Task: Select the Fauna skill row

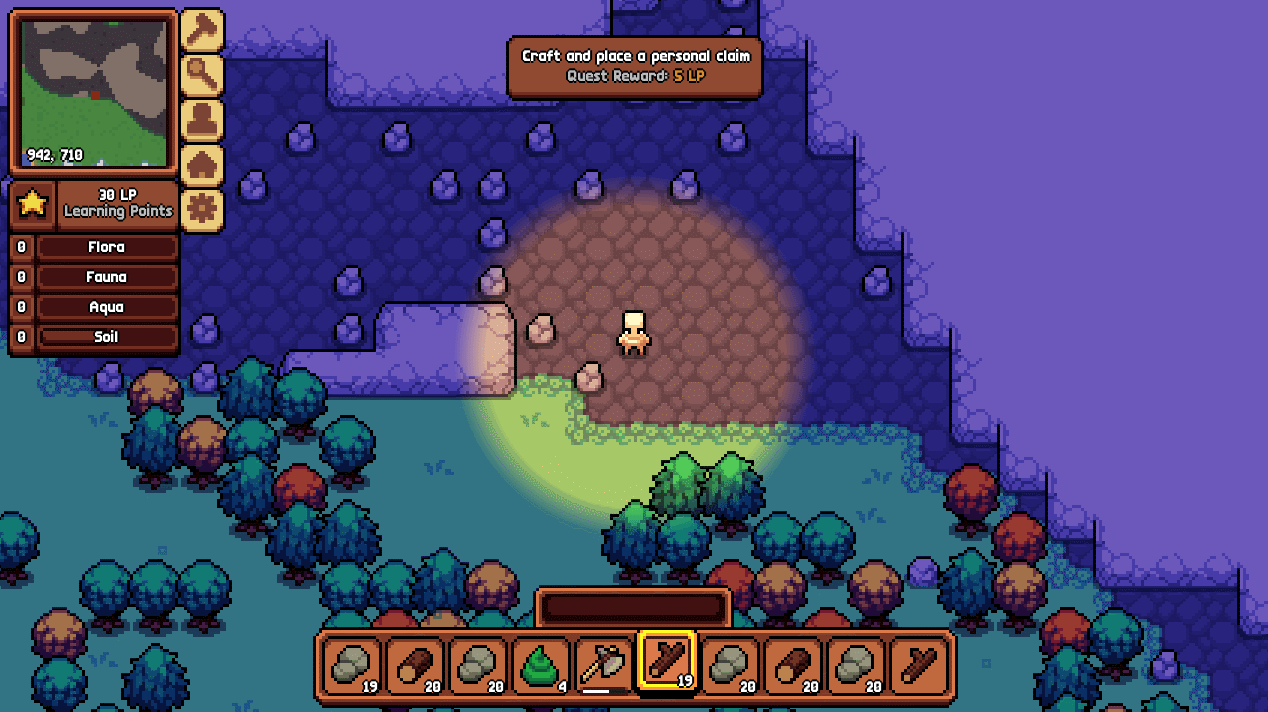Action: point(107,277)
